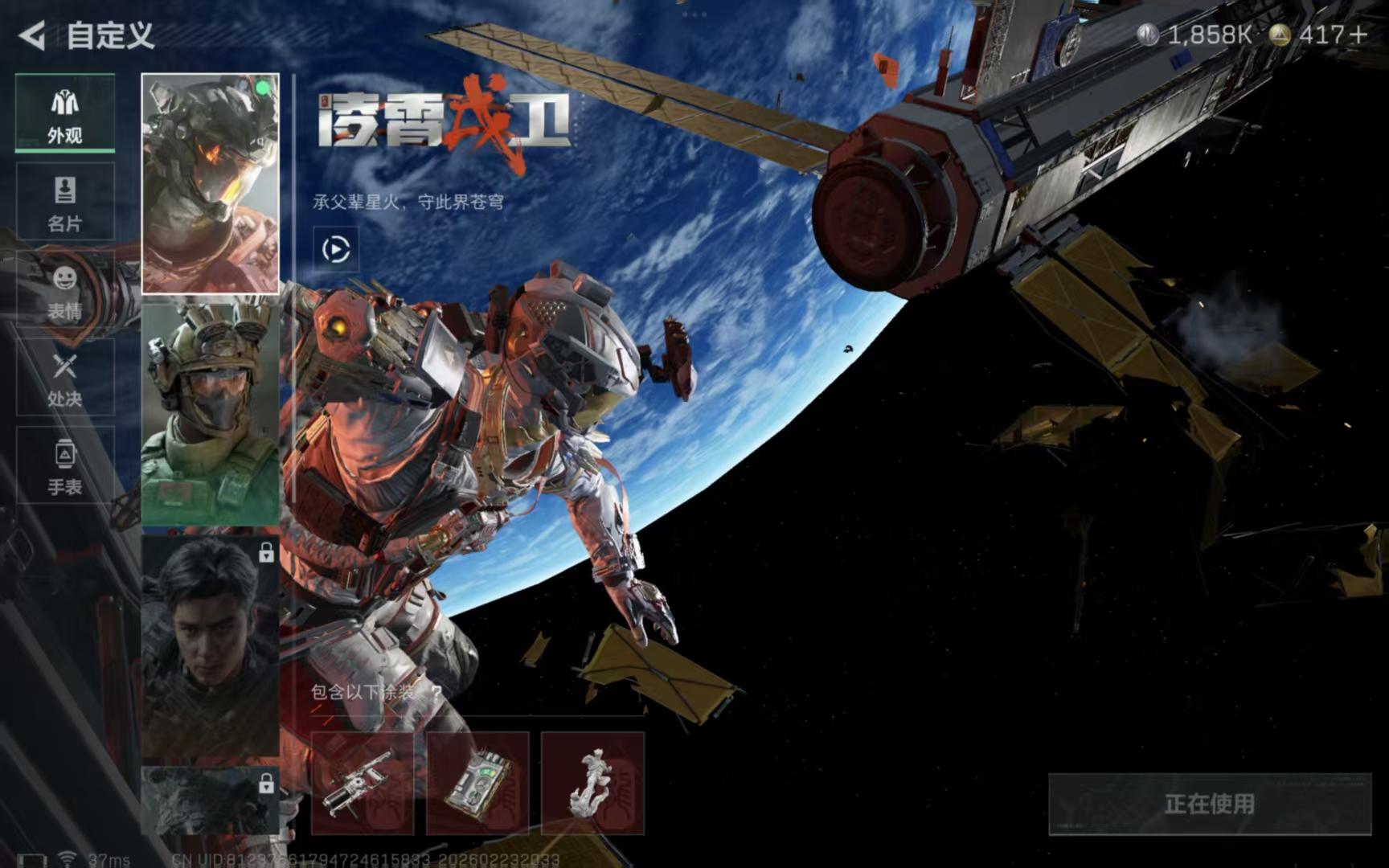This screenshot has width=1389, height=868.
Task: View the included metal case item
Action: point(477,783)
